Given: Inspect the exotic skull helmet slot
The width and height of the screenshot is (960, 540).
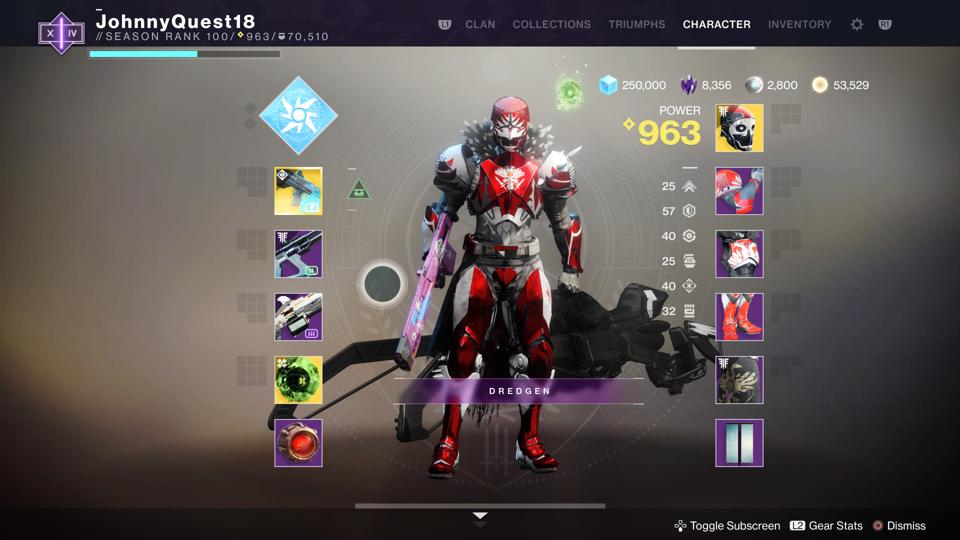Looking at the screenshot, I should (x=739, y=128).
